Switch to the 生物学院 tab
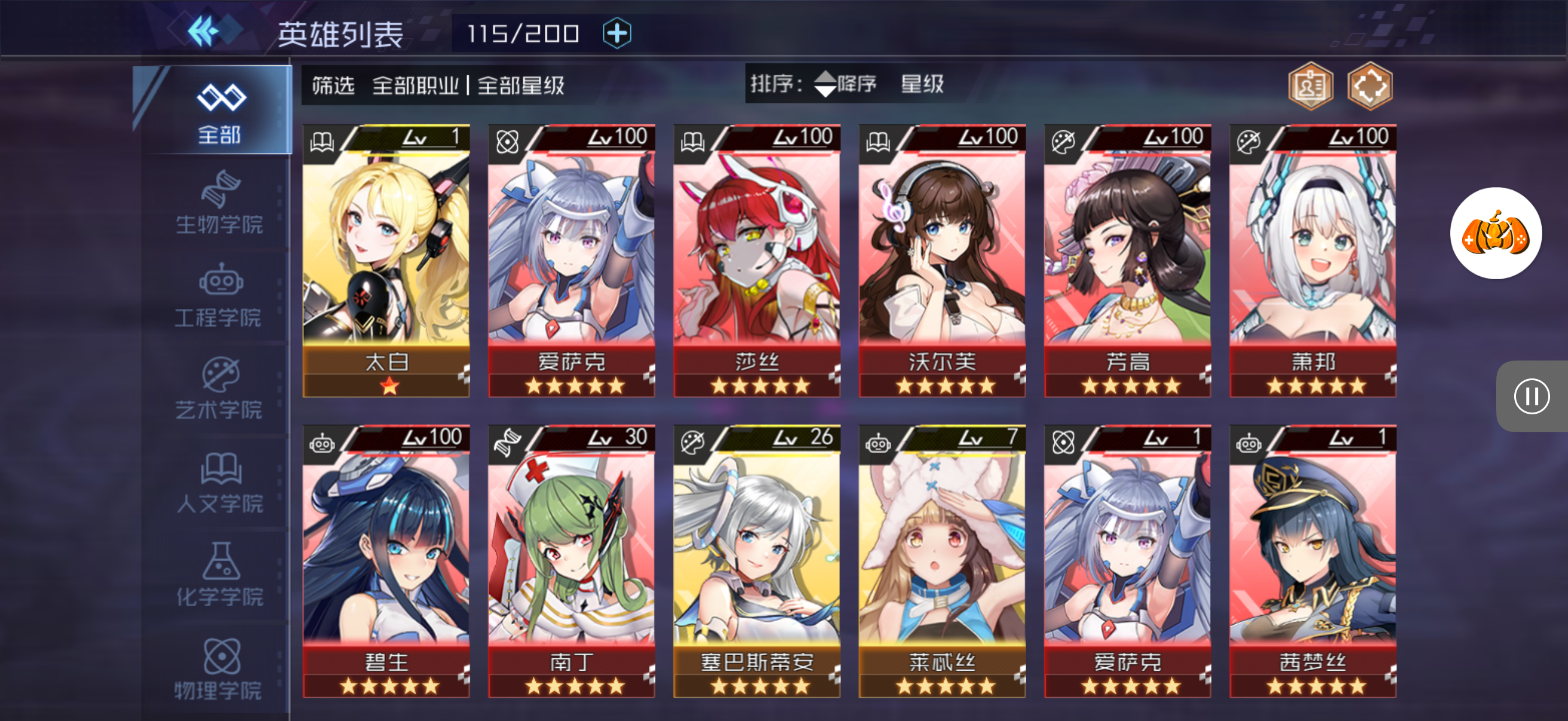Screen dimensions: 1568x721 pyautogui.click(x=219, y=203)
